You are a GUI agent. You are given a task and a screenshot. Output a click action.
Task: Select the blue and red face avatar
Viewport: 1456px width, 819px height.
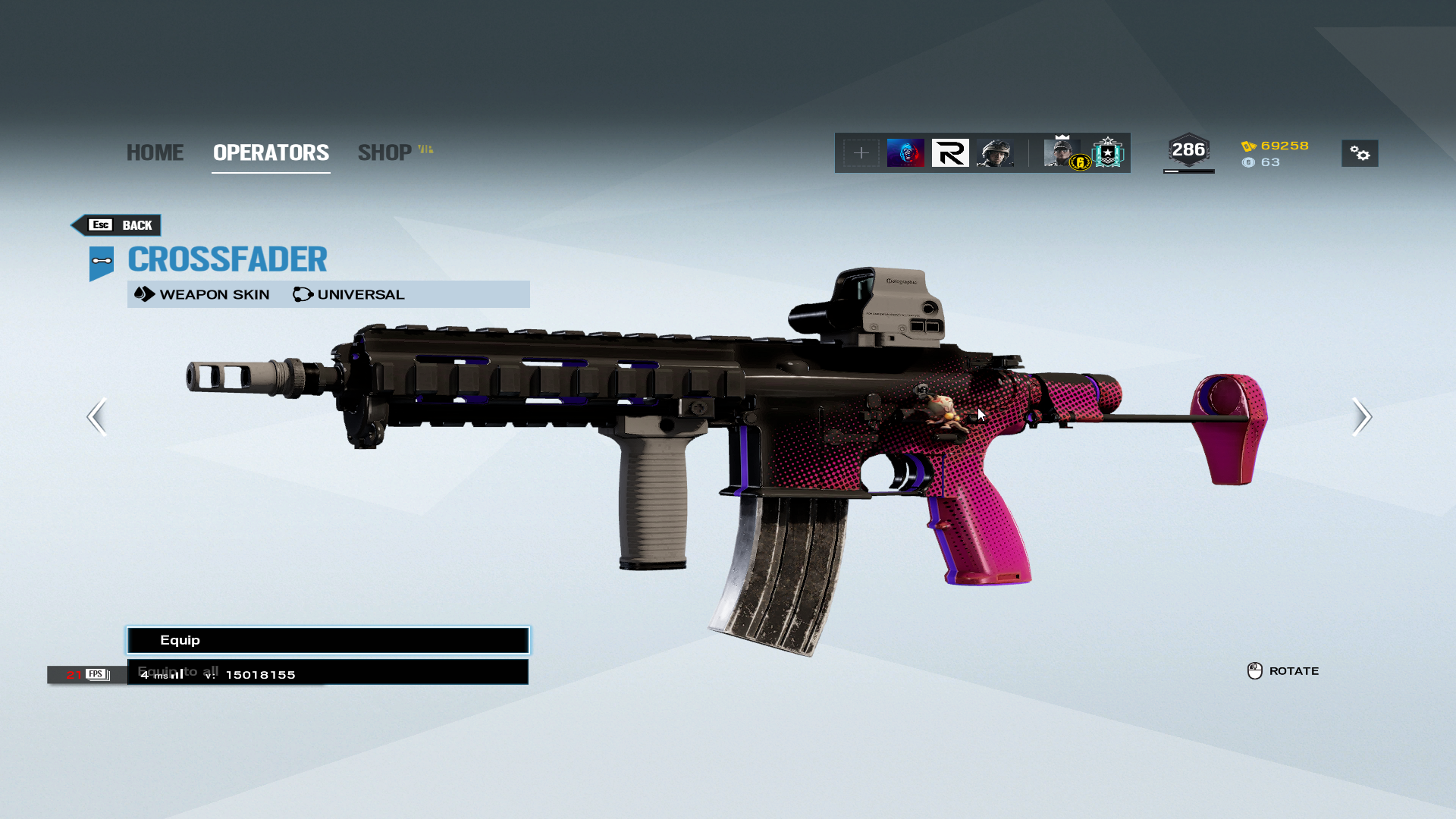tap(905, 153)
